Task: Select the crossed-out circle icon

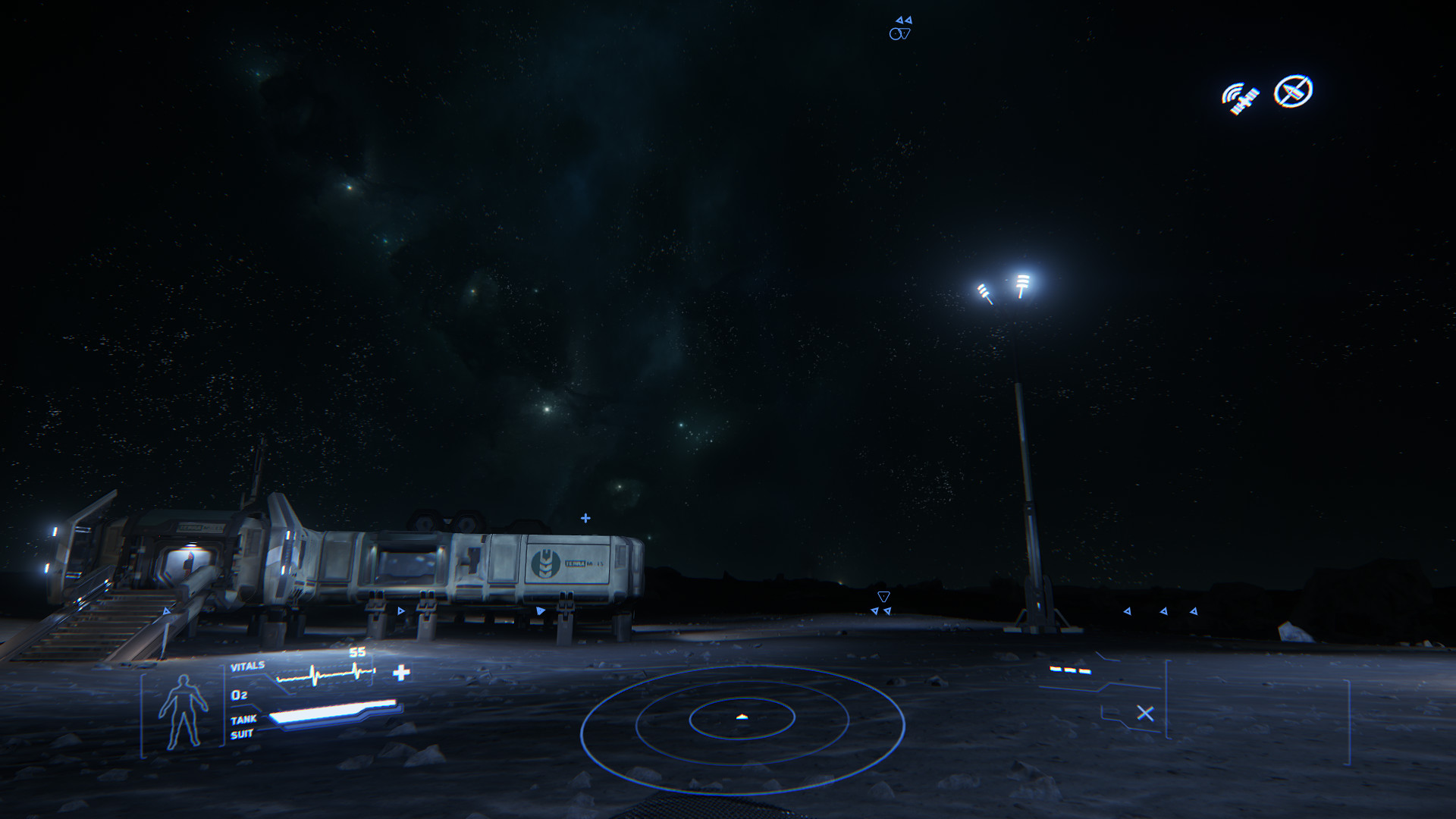Action: 1293,92
